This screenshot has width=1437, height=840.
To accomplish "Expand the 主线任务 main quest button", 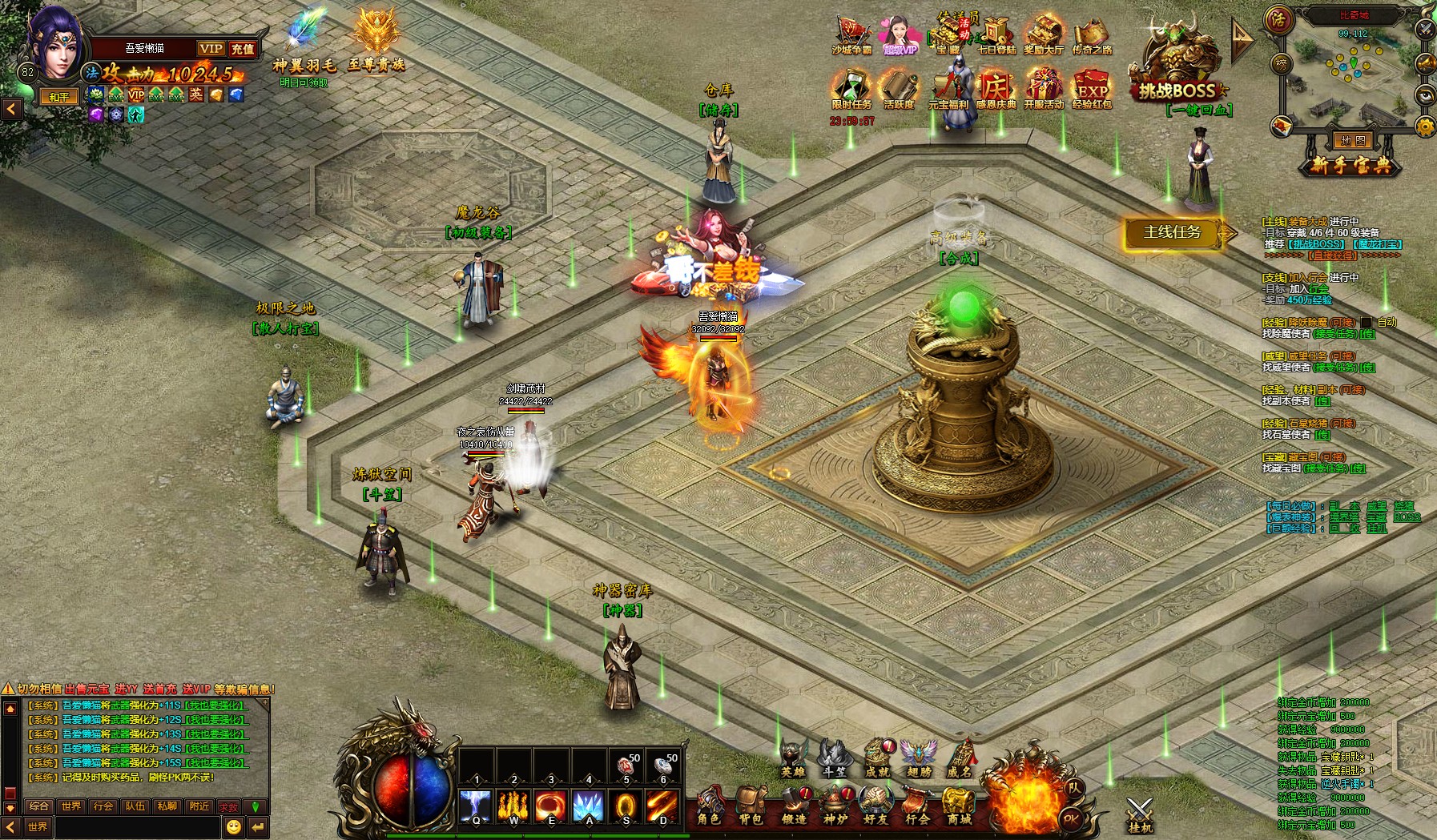I will point(1173,233).
